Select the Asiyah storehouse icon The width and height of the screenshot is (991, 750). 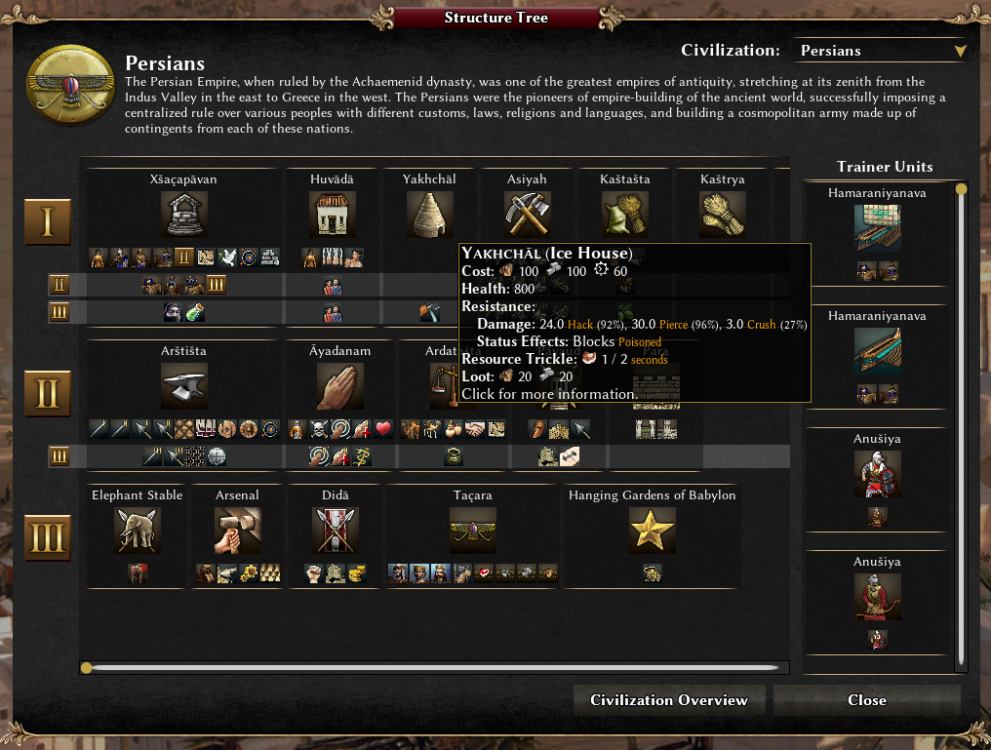(x=527, y=215)
